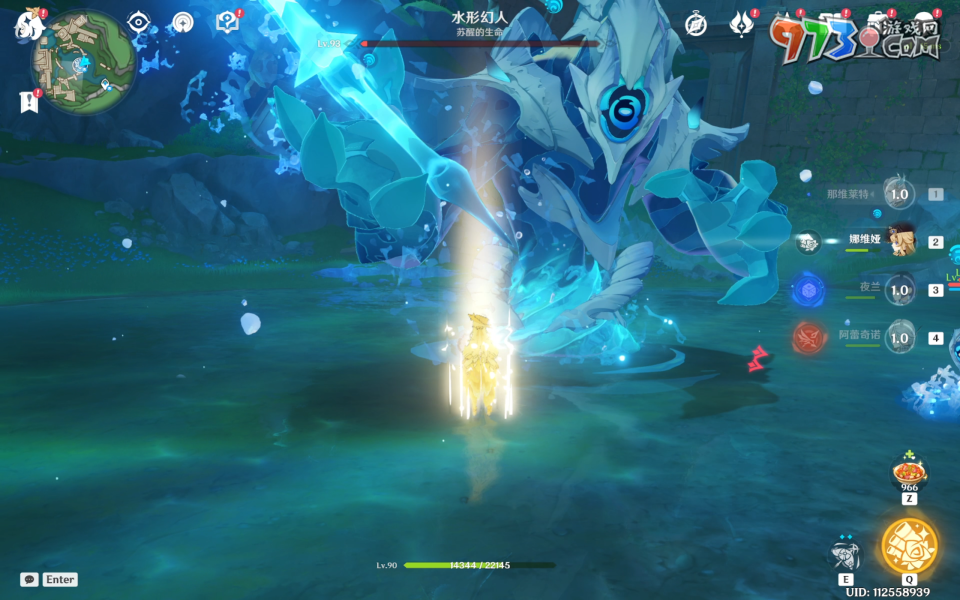Open the Paimon menu

coord(26,25)
